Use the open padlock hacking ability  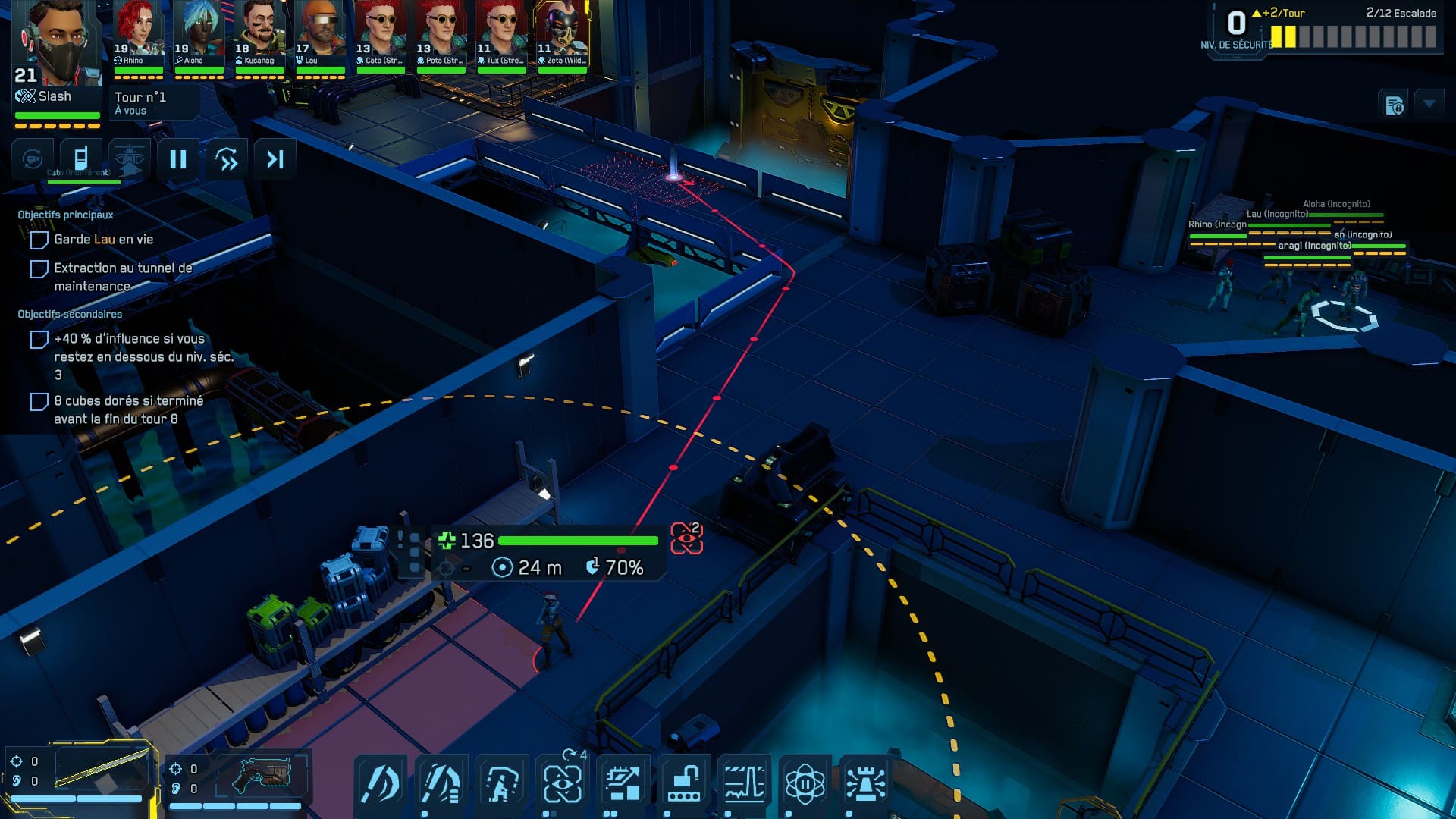684,783
